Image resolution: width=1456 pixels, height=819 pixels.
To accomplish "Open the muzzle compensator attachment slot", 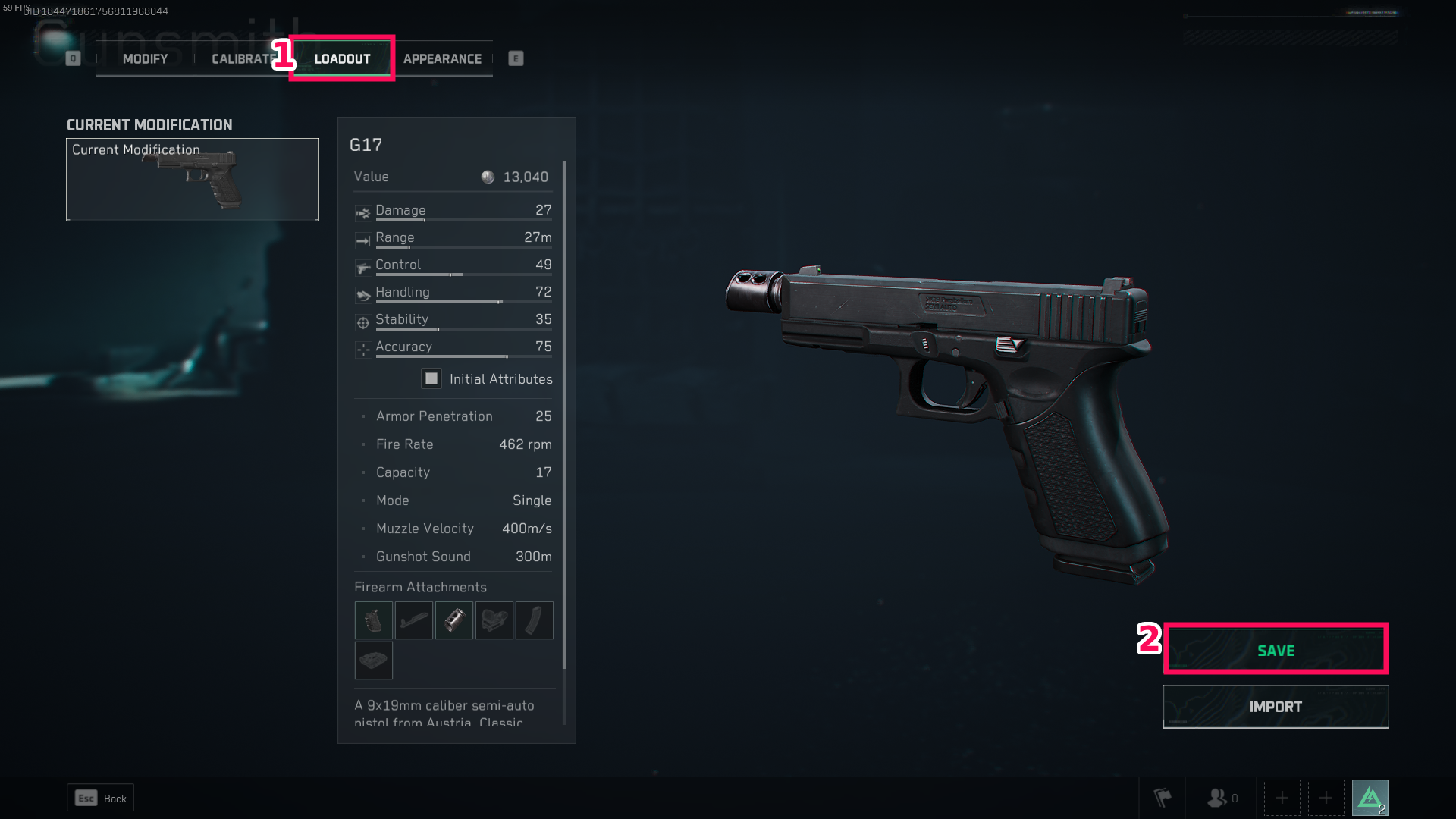I will click(x=453, y=620).
